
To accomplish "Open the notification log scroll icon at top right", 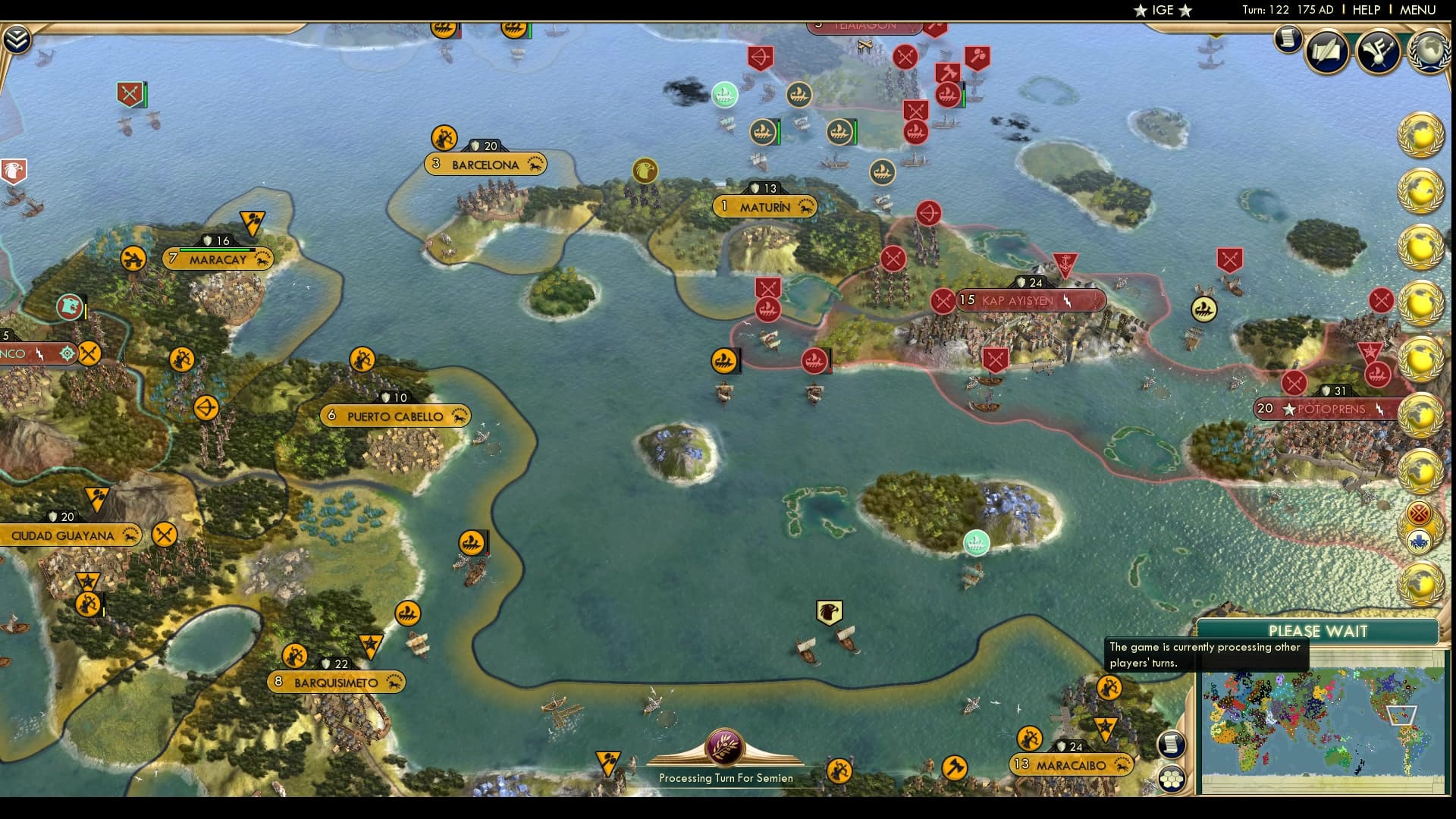I will pos(1288,39).
